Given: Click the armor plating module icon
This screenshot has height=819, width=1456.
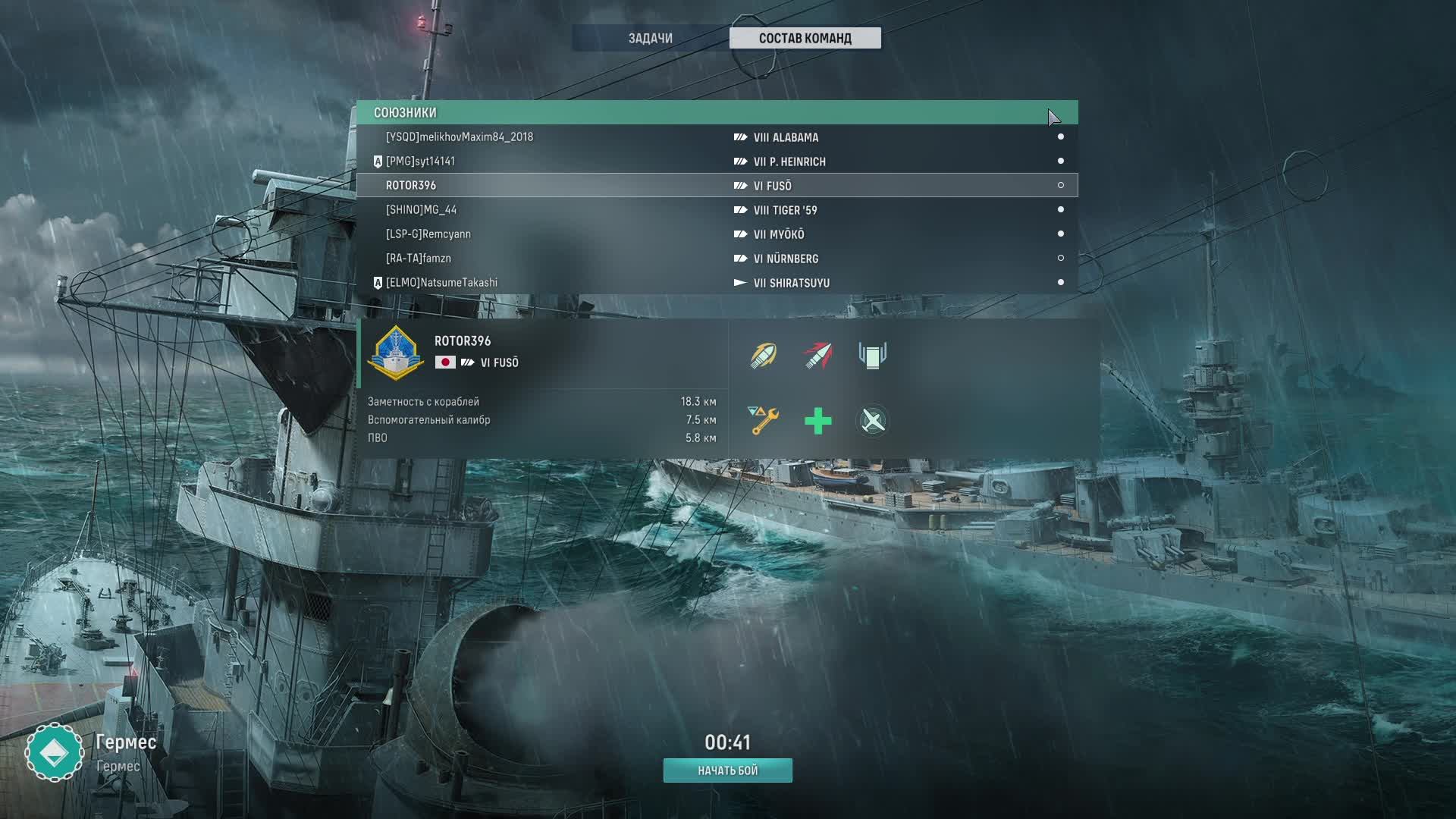Looking at the screenshot, I should pos(872,356).
